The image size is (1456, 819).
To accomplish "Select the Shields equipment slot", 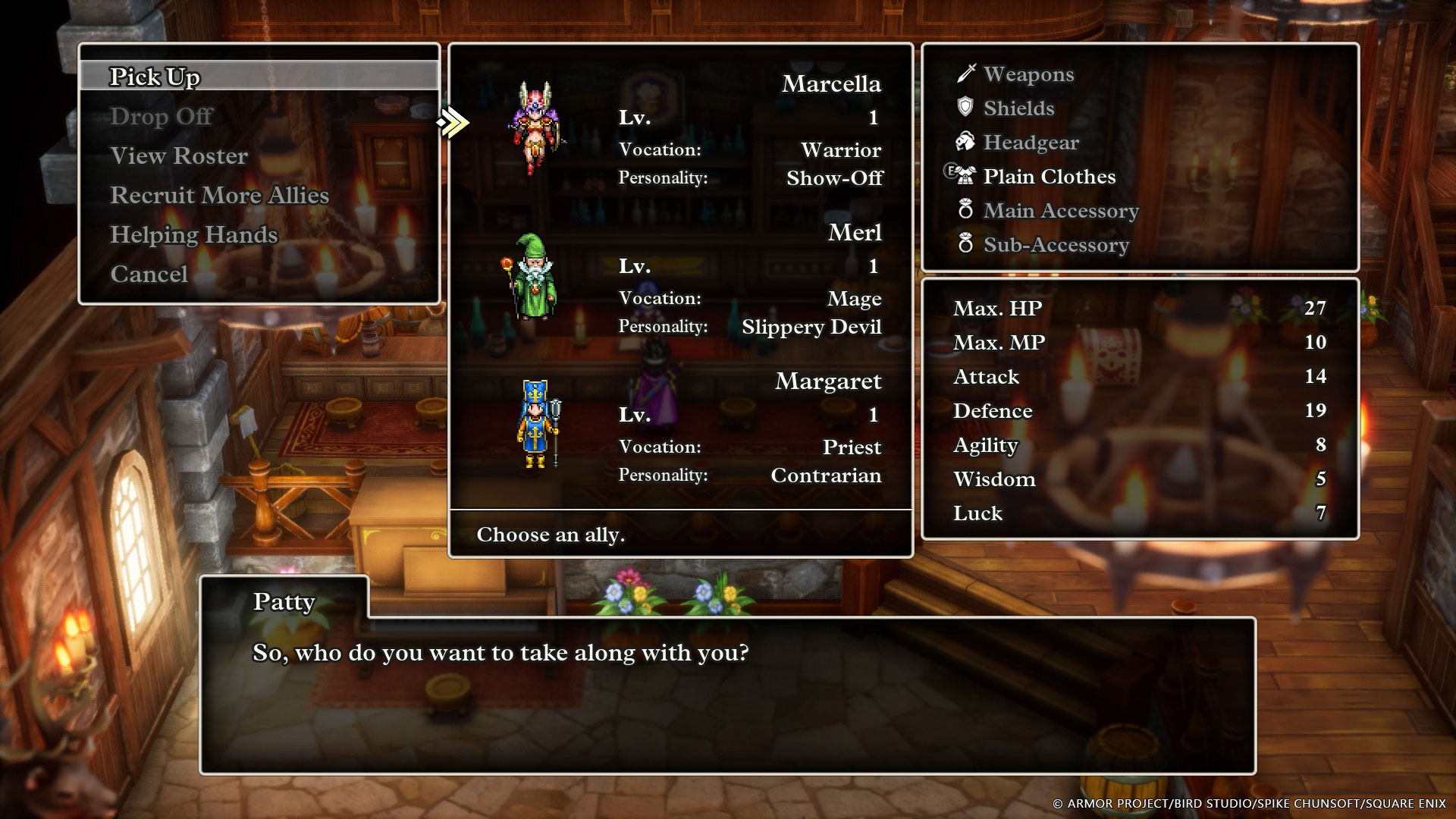I will 1018,108.
